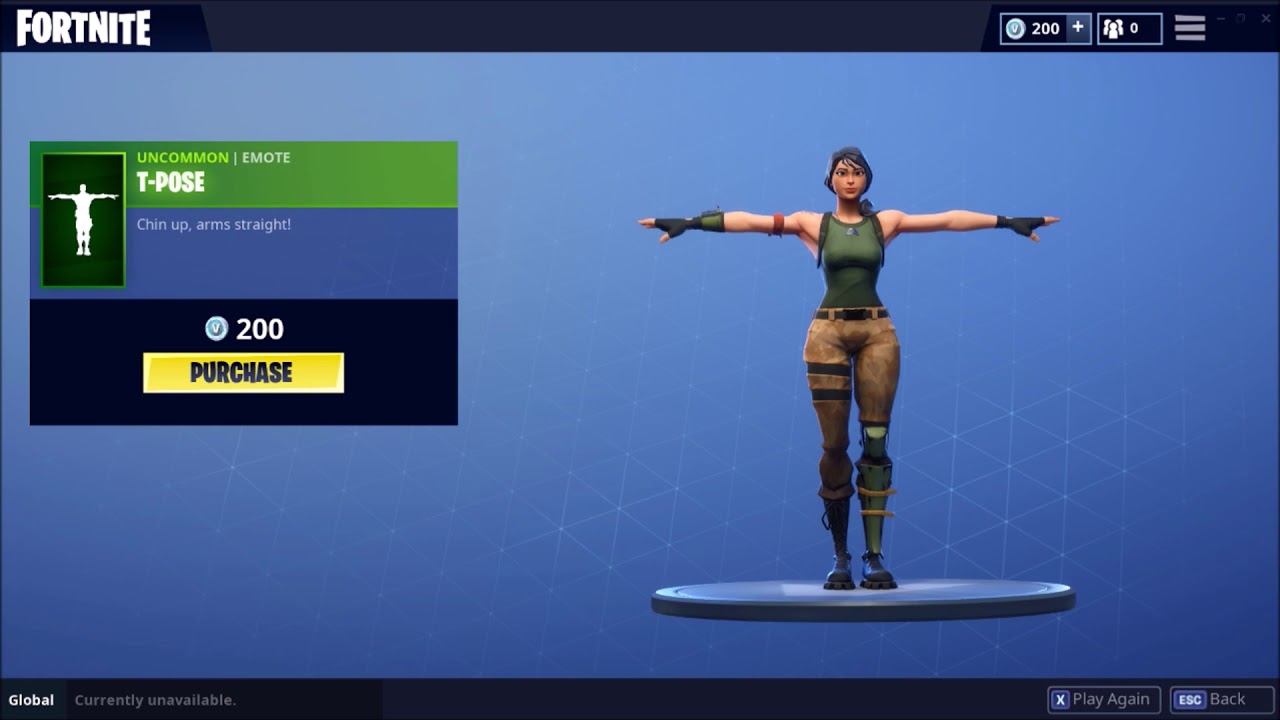Open the hamburger main menu
The image size is (1280, 720).
click(x=1189, y=28)
